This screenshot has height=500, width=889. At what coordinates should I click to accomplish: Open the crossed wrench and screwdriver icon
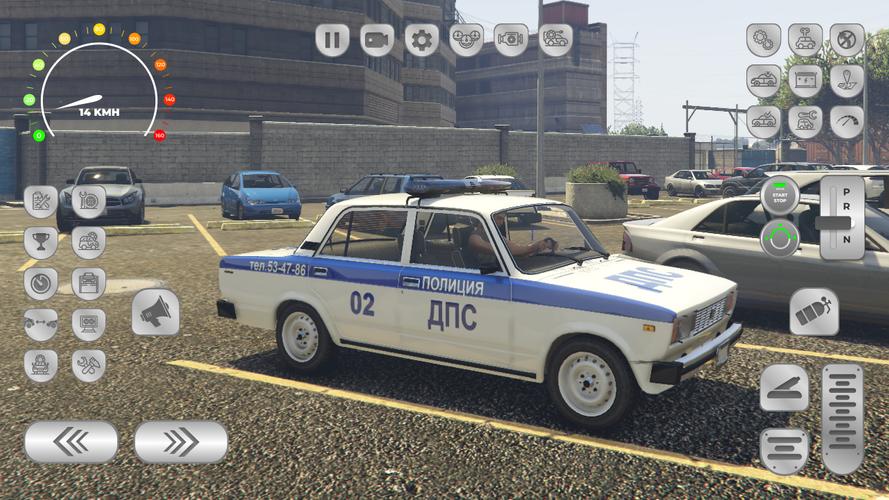89,365
